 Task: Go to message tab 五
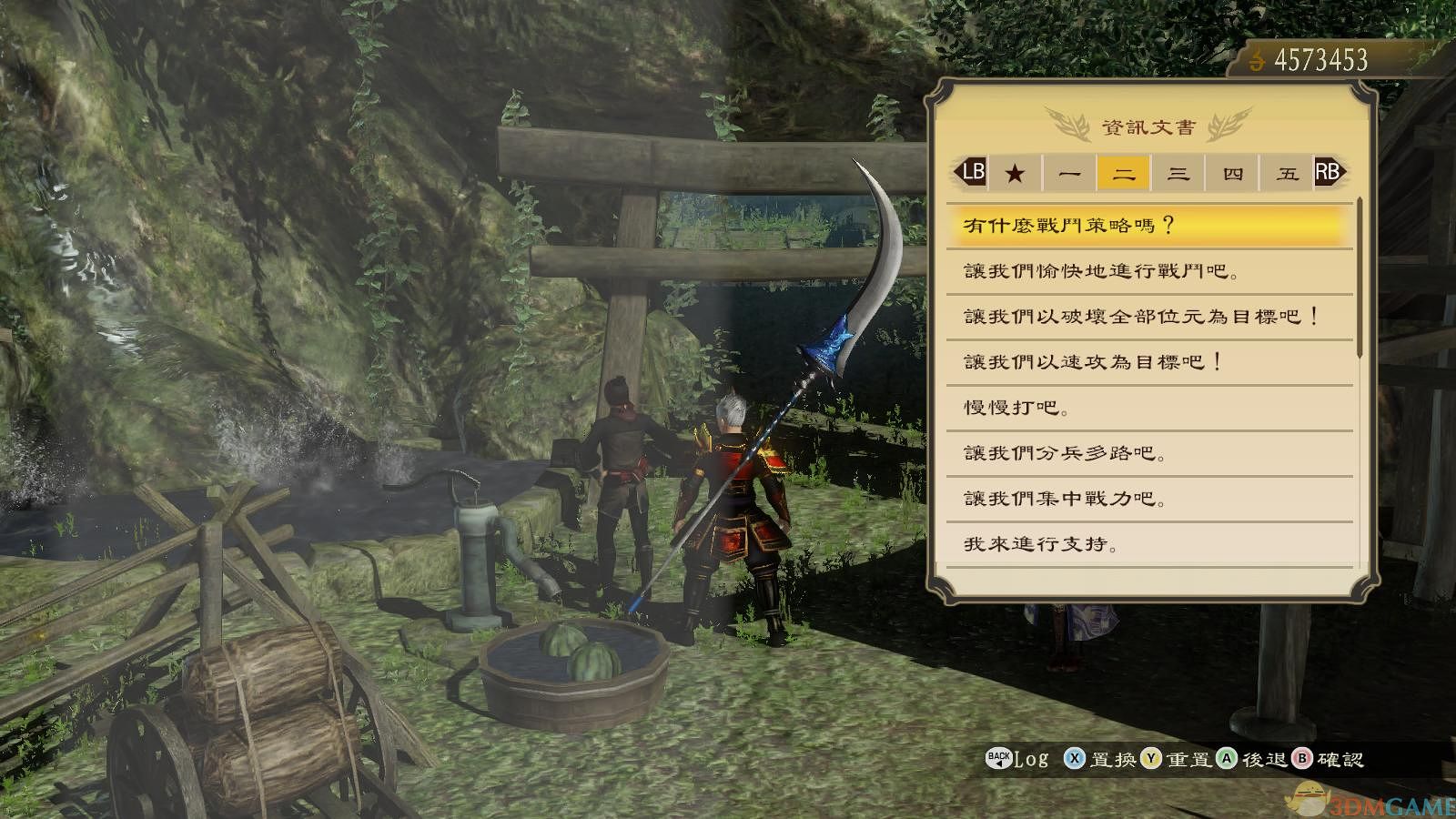click(x=1287, y=173)
